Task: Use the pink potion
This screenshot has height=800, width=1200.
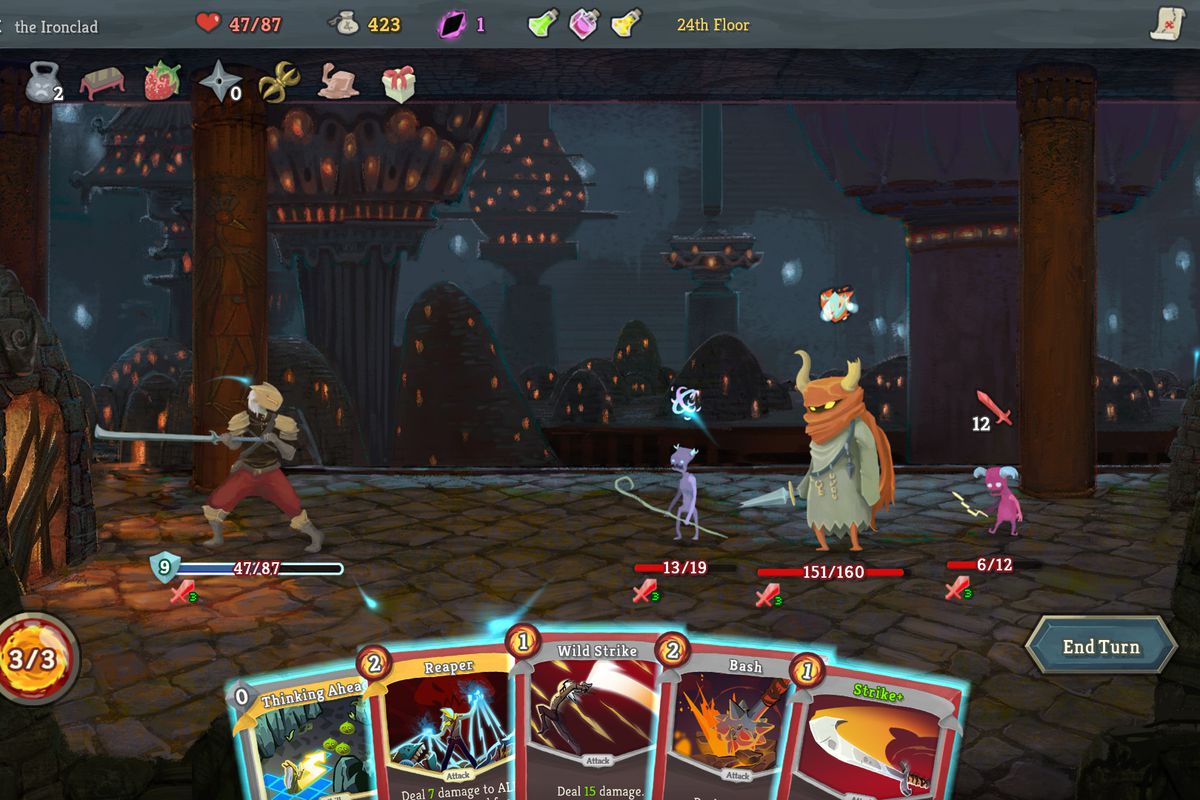Action: 584,23
